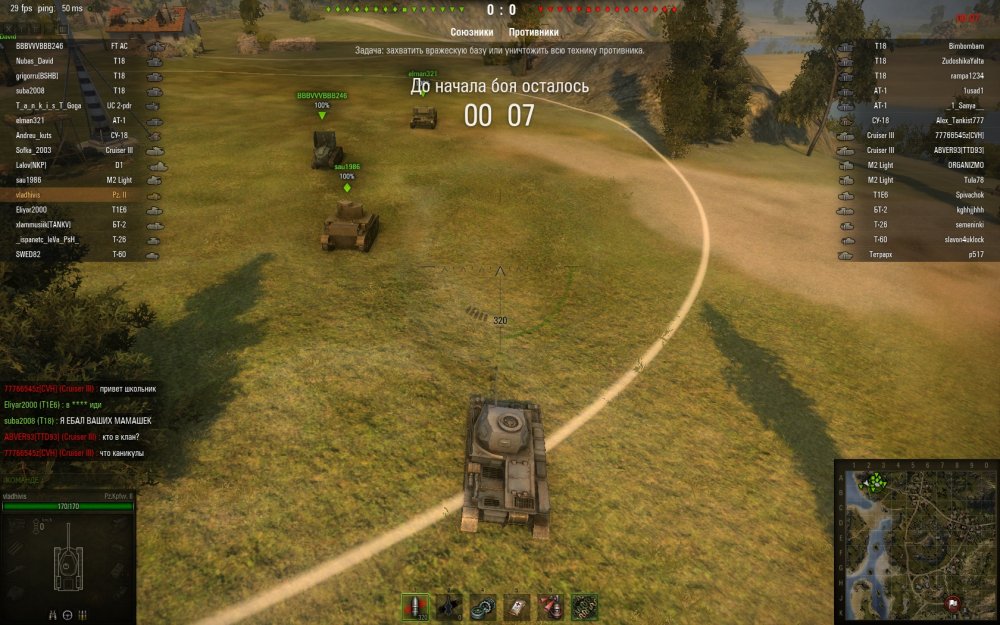This screenshot has width=1000, height=625.
Task: Click the red enemy base flag on the minimap
Action: 955,603
